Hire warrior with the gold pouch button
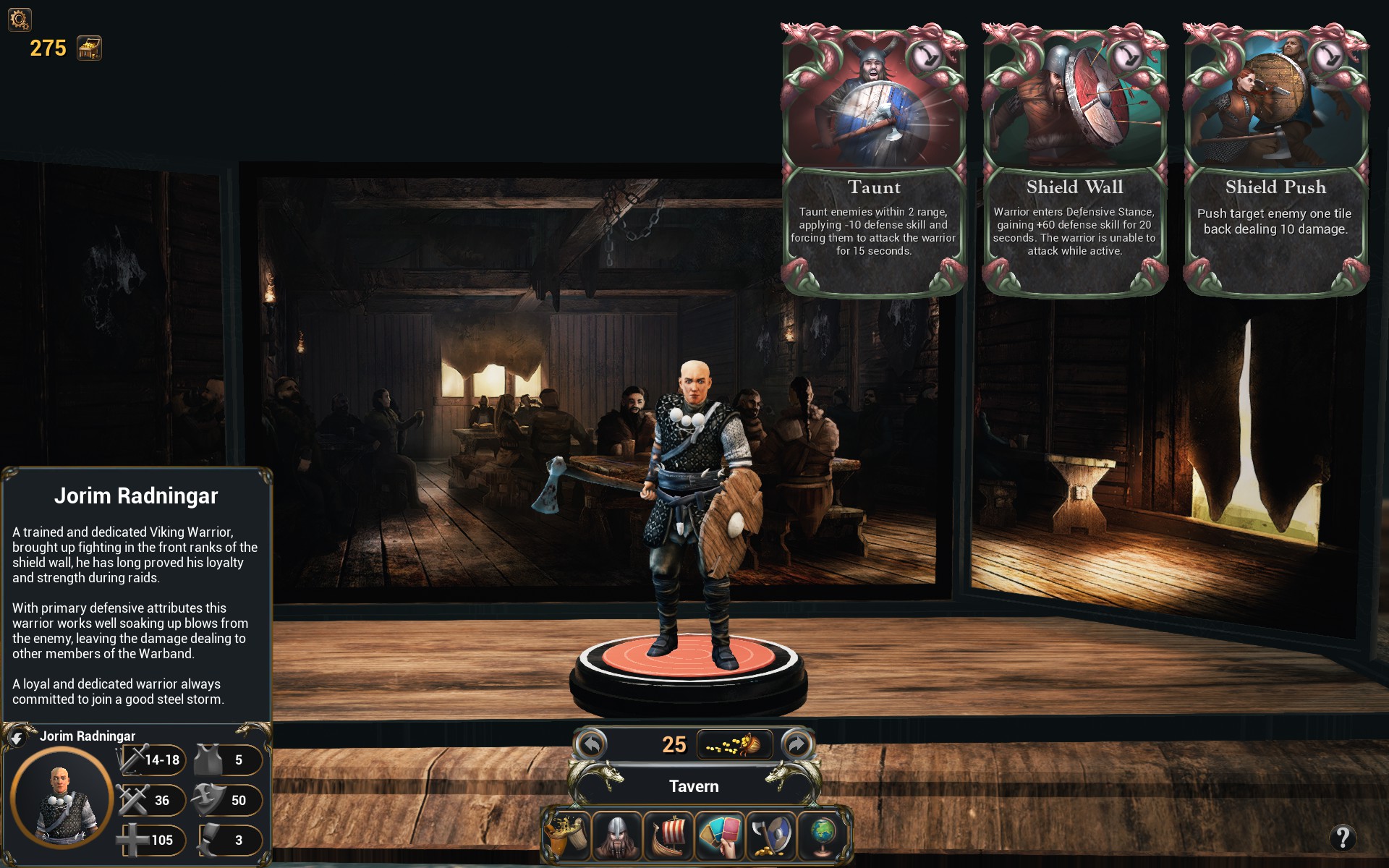Screen dimensions: 1389x868 coord(734,744)
